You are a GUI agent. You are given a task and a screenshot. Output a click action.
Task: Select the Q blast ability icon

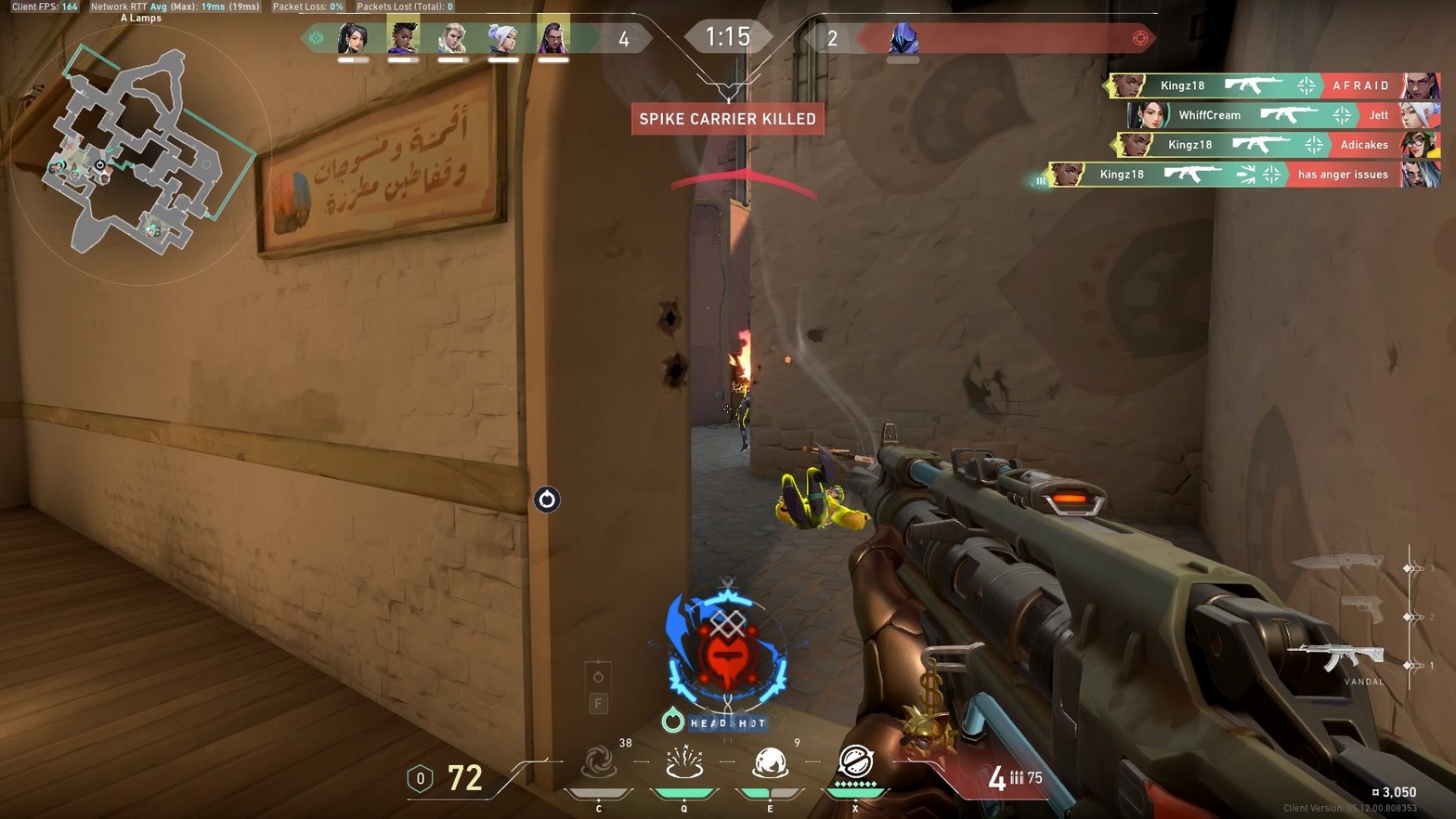(684, 761)
